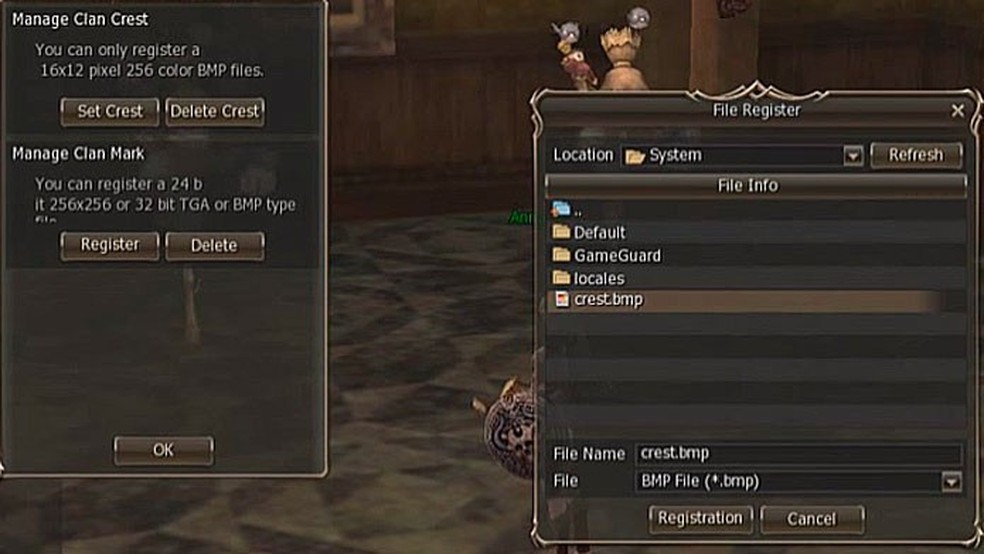Click into the File Name field

[x=798, y=454]
